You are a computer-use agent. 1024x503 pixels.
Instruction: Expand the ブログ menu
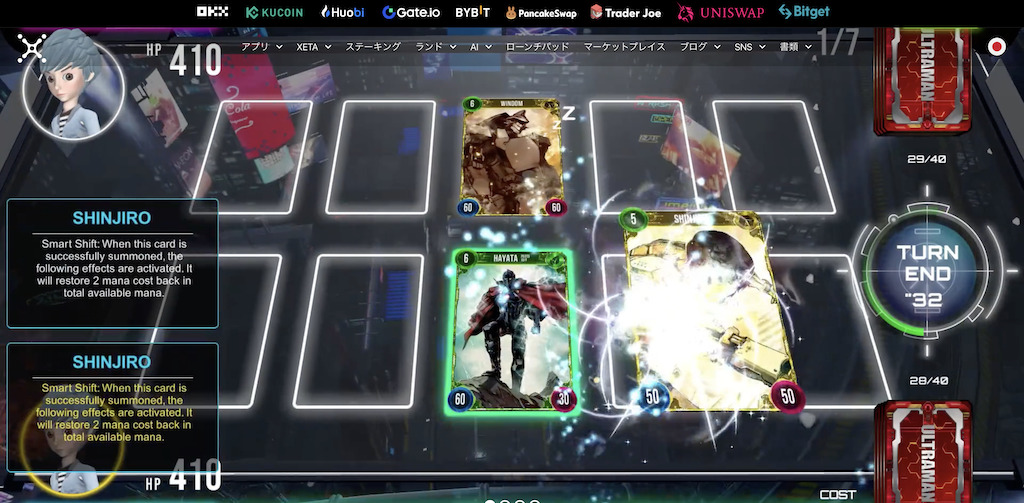[x=699, y=47]
